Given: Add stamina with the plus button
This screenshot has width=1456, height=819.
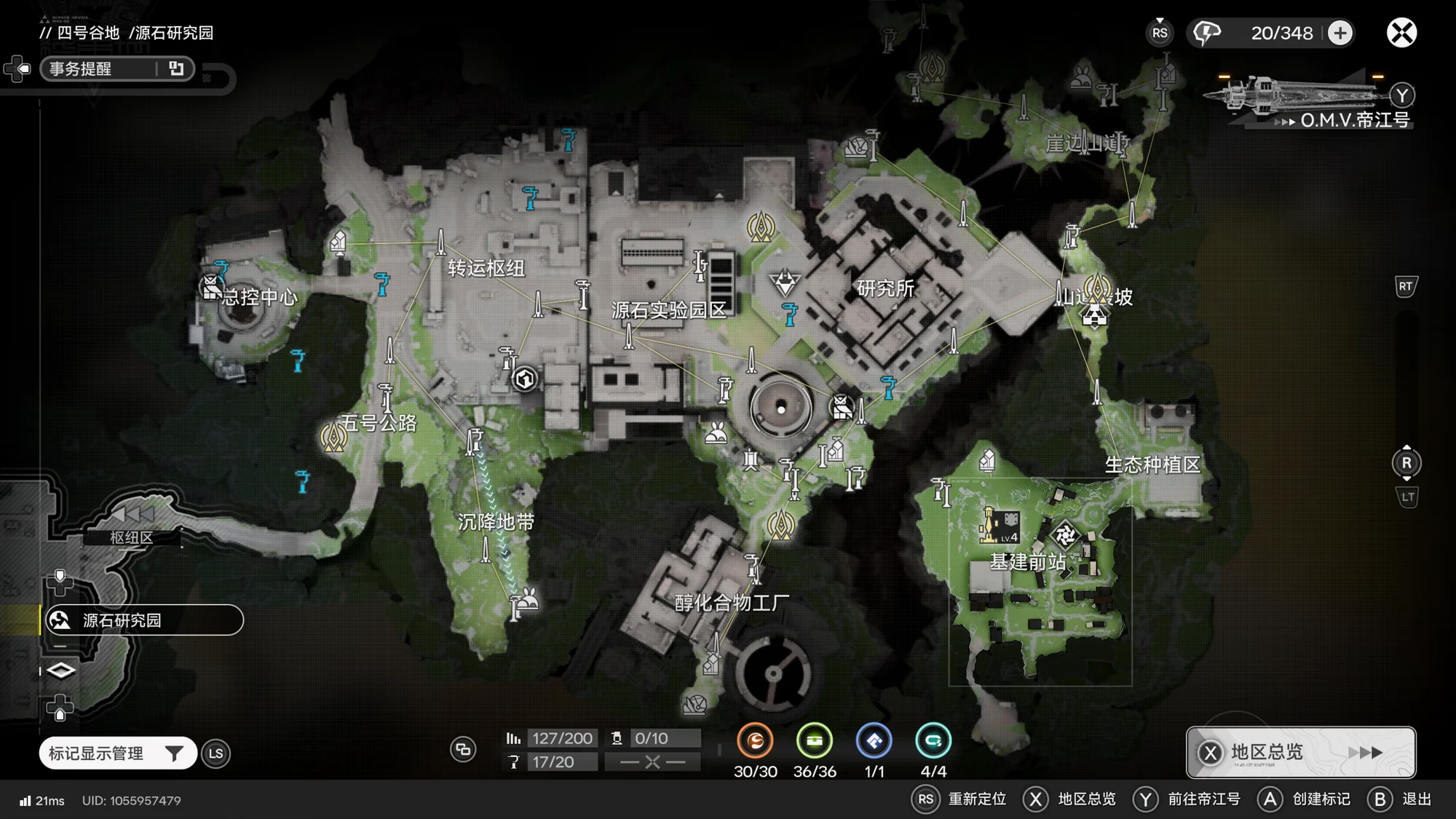Looking at the screenshot, I should (x=1340, y=33).
